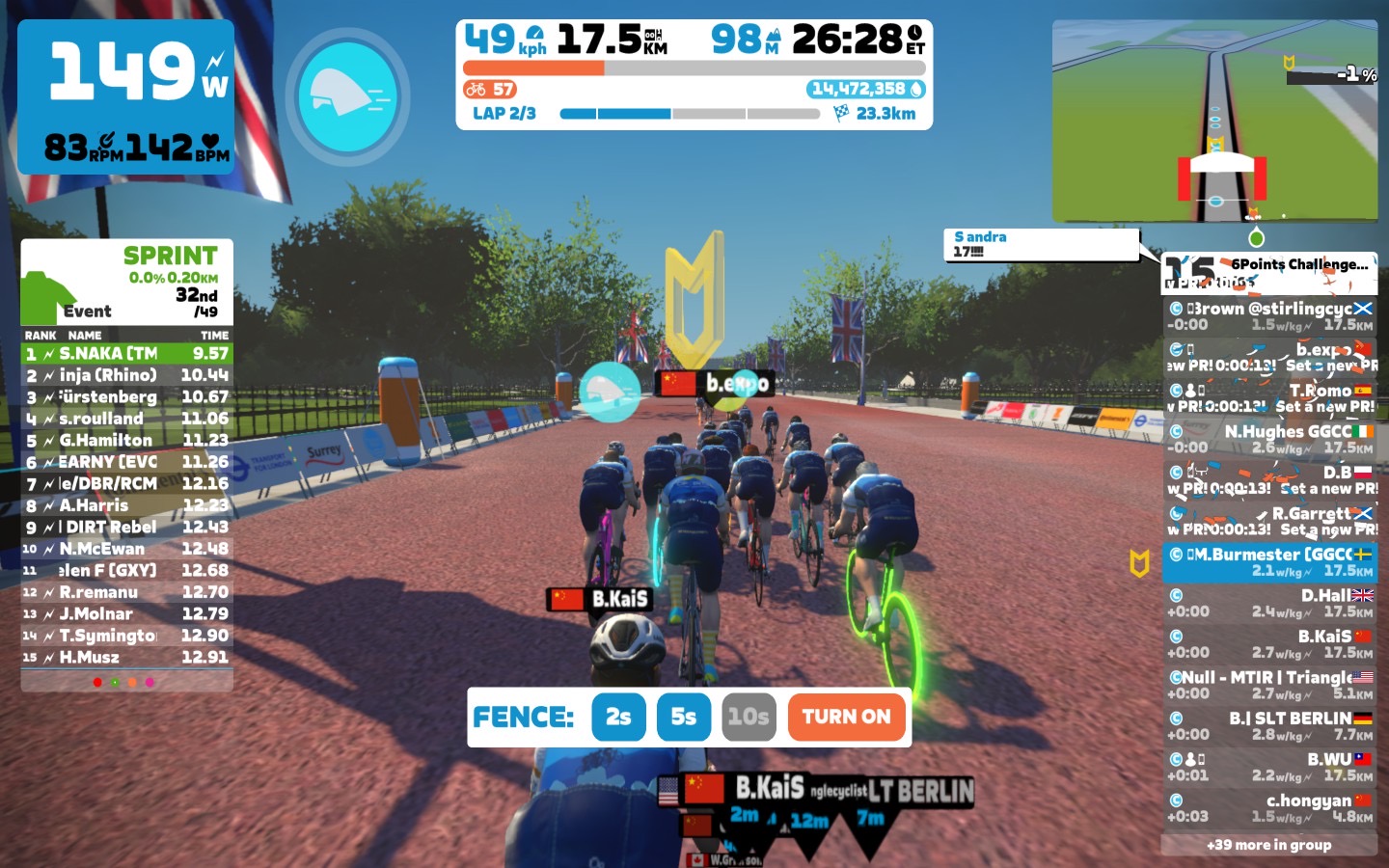The height and width of the screenshot is (868, 1389).
Task: Highlight M.Burmester row in riders list
Action: (1269, 562)
